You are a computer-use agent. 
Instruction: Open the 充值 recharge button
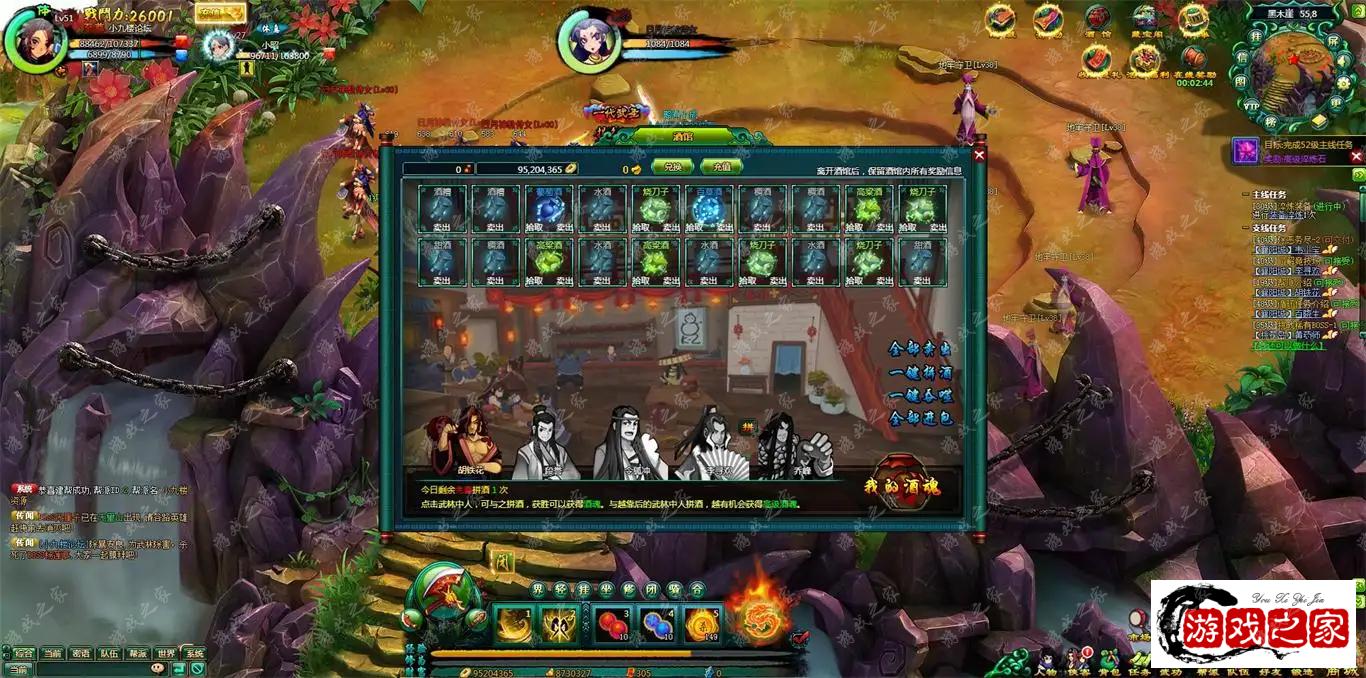coord(721,168)
